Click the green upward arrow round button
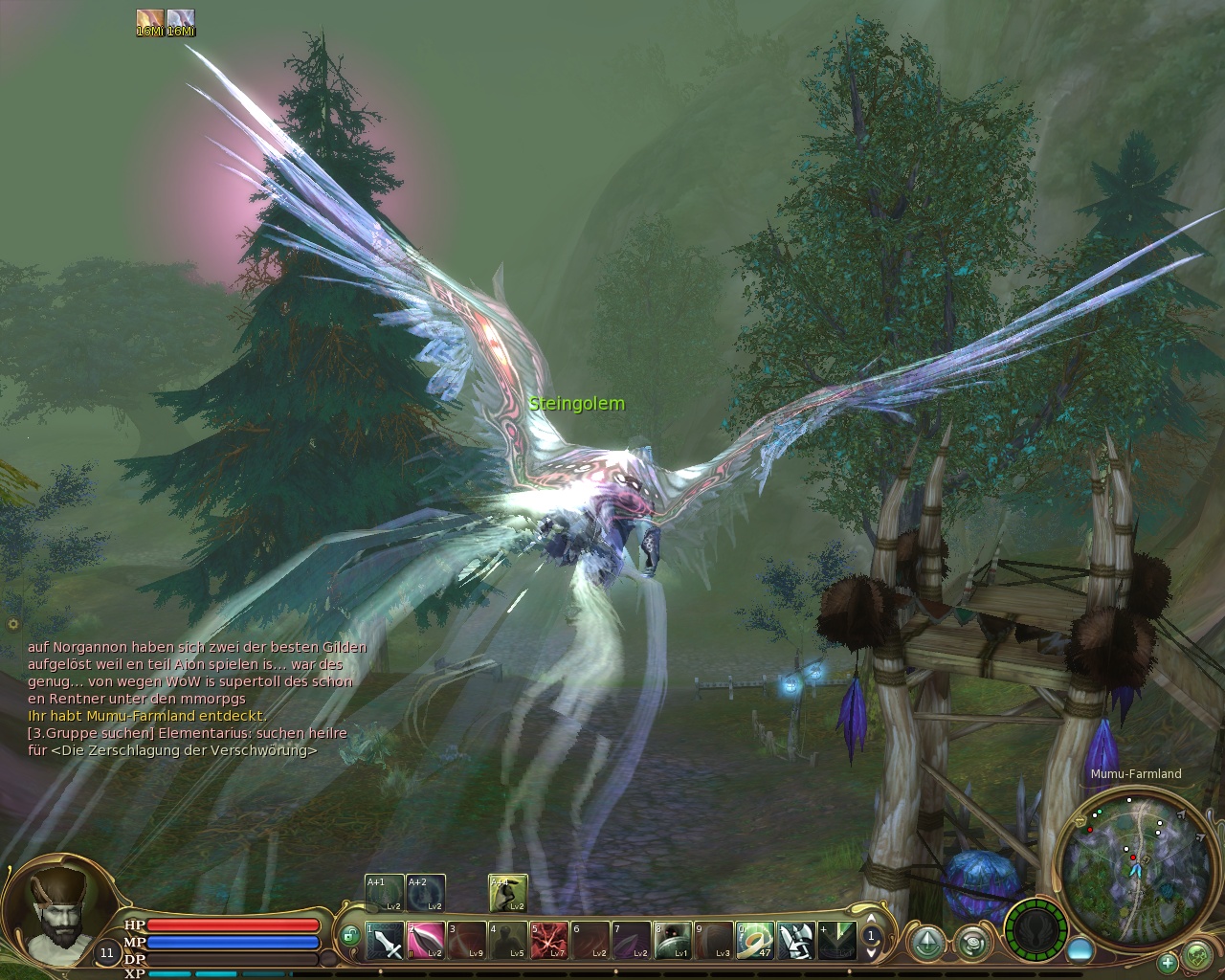1225x980 pixels. [x=925, y=942]
